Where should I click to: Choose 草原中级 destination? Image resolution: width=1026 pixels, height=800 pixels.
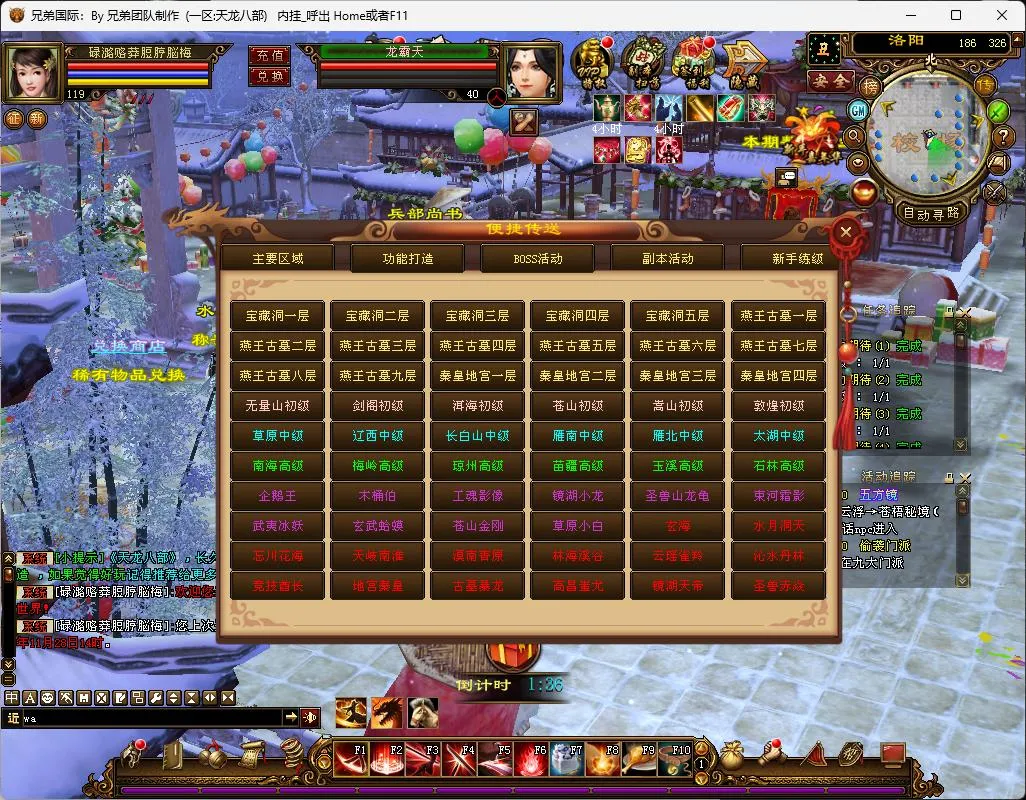click(x=278, y=435)
